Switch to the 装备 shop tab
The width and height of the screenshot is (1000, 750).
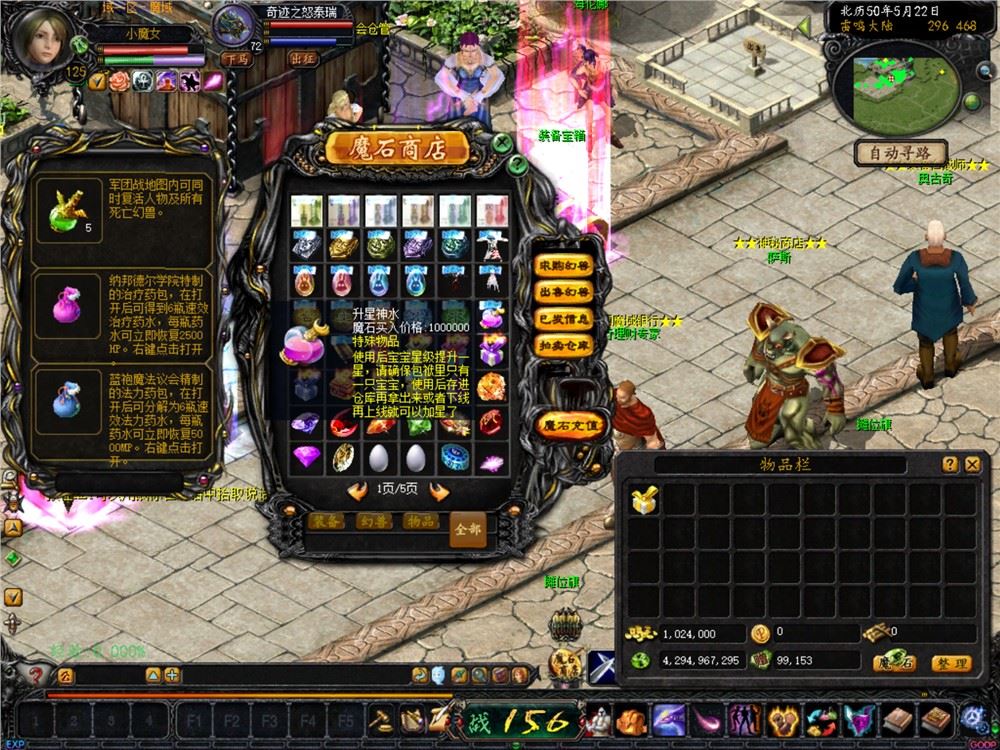point(328,522)
